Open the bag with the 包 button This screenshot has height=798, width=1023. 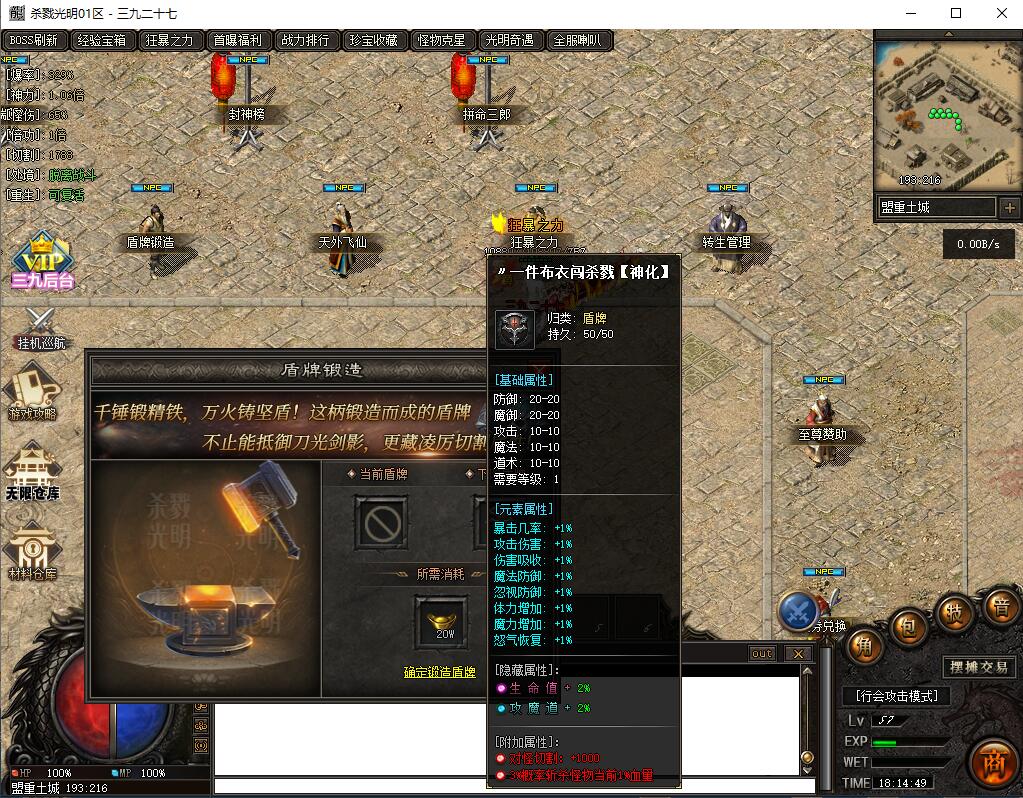(x=909, y=628)
